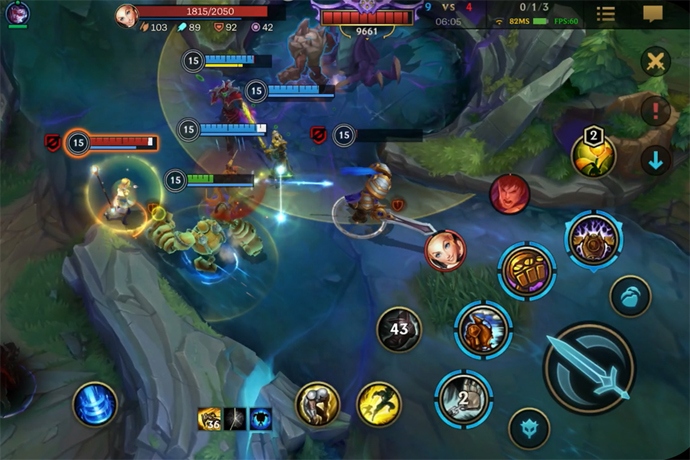
Task: Activate the blue swirl recall button
Action: click(95, 404)
